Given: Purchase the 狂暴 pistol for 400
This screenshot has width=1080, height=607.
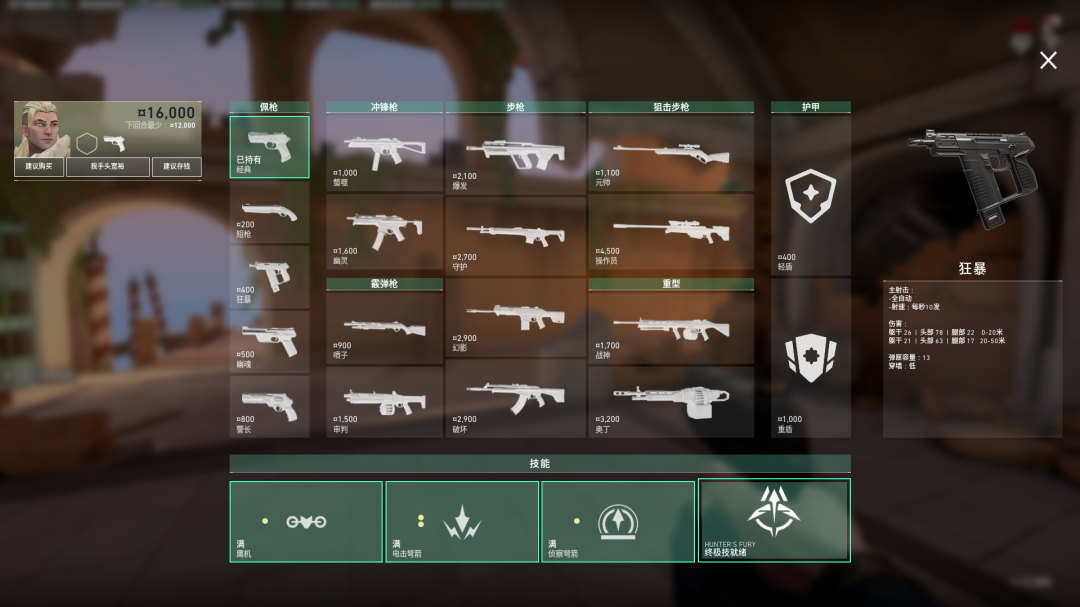Looking at the screenshot, I should click(269, 276).
